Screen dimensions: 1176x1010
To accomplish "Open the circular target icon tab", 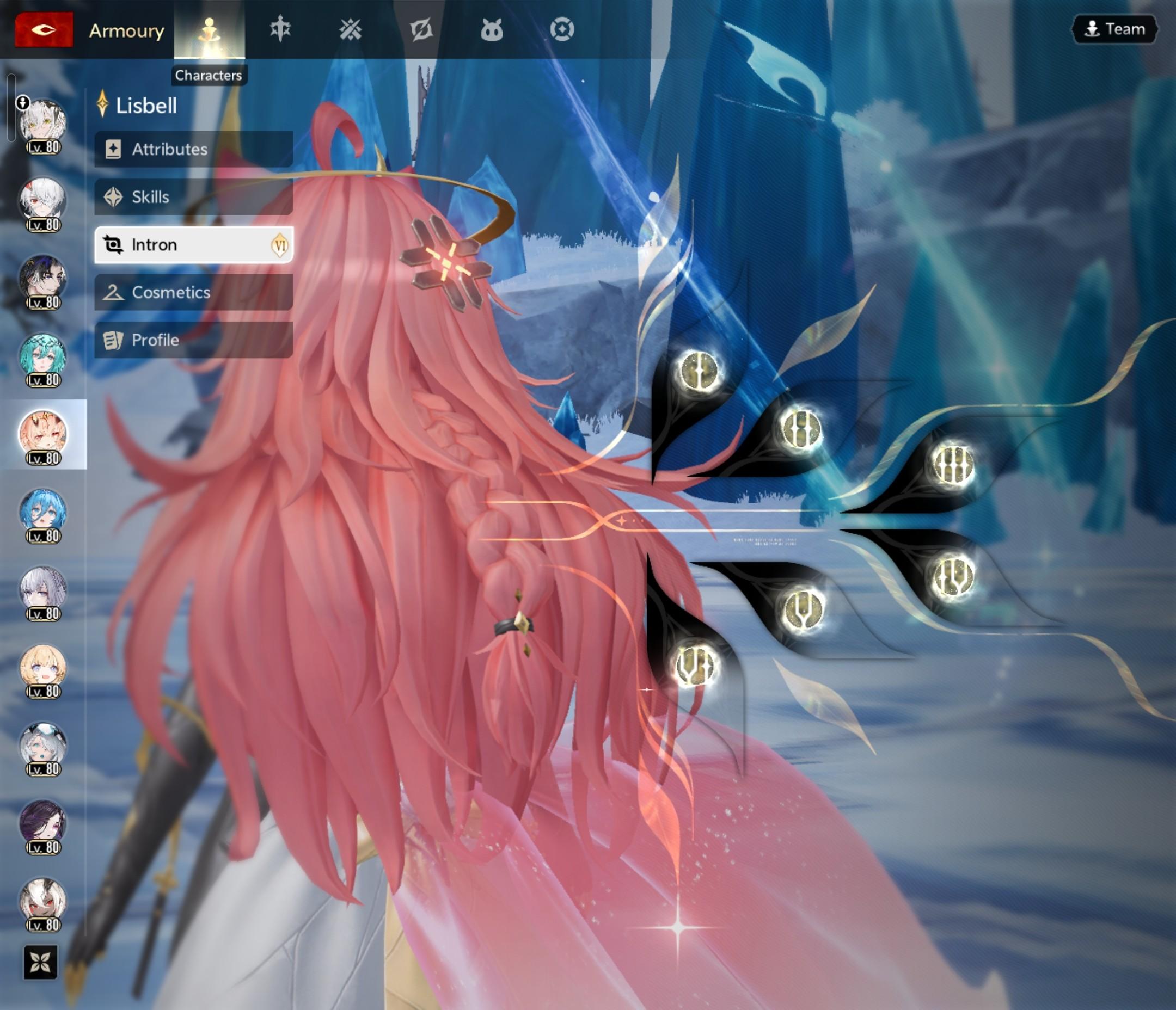I will pos(562,29).
